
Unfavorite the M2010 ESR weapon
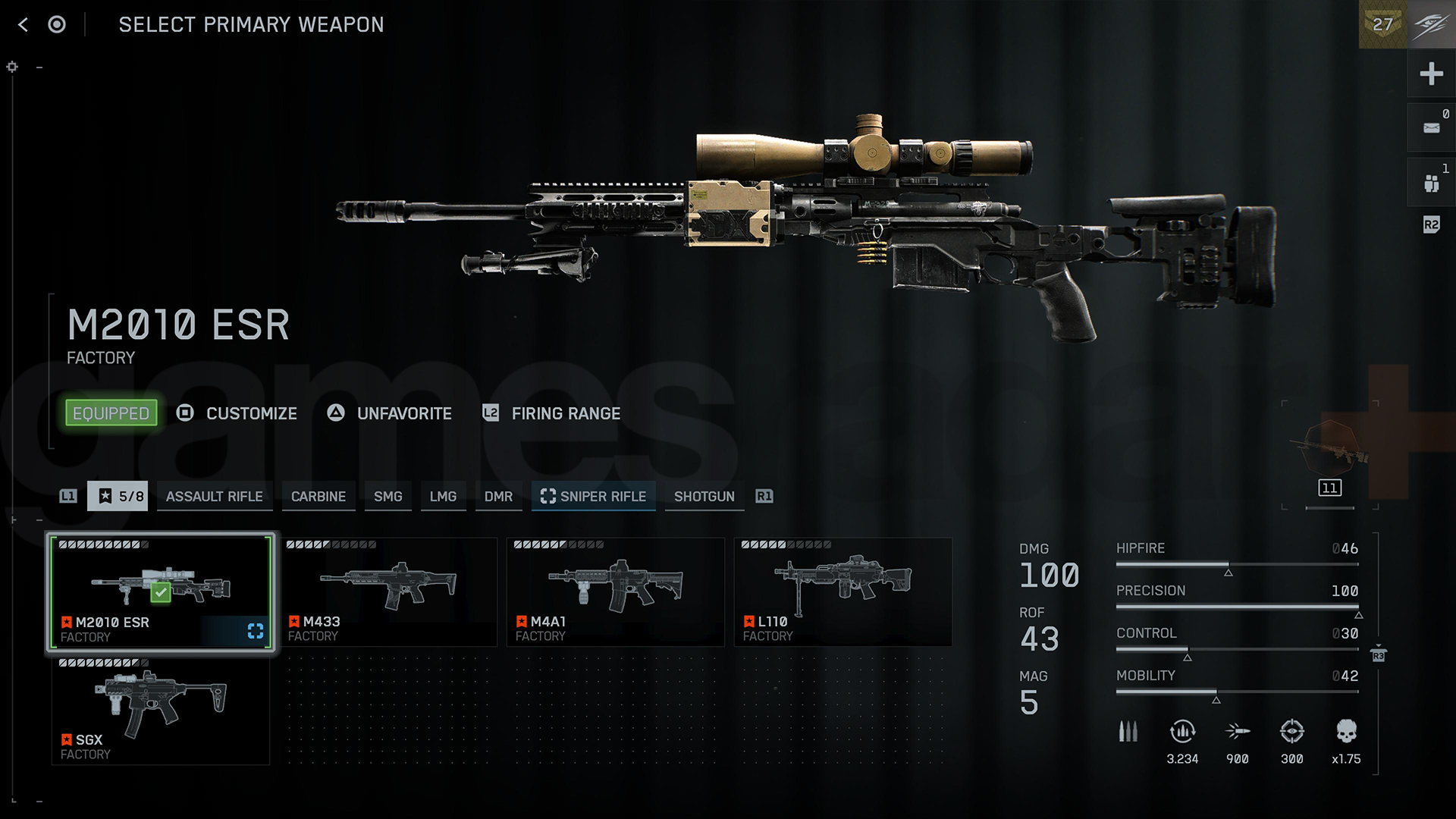click(389, 413)
